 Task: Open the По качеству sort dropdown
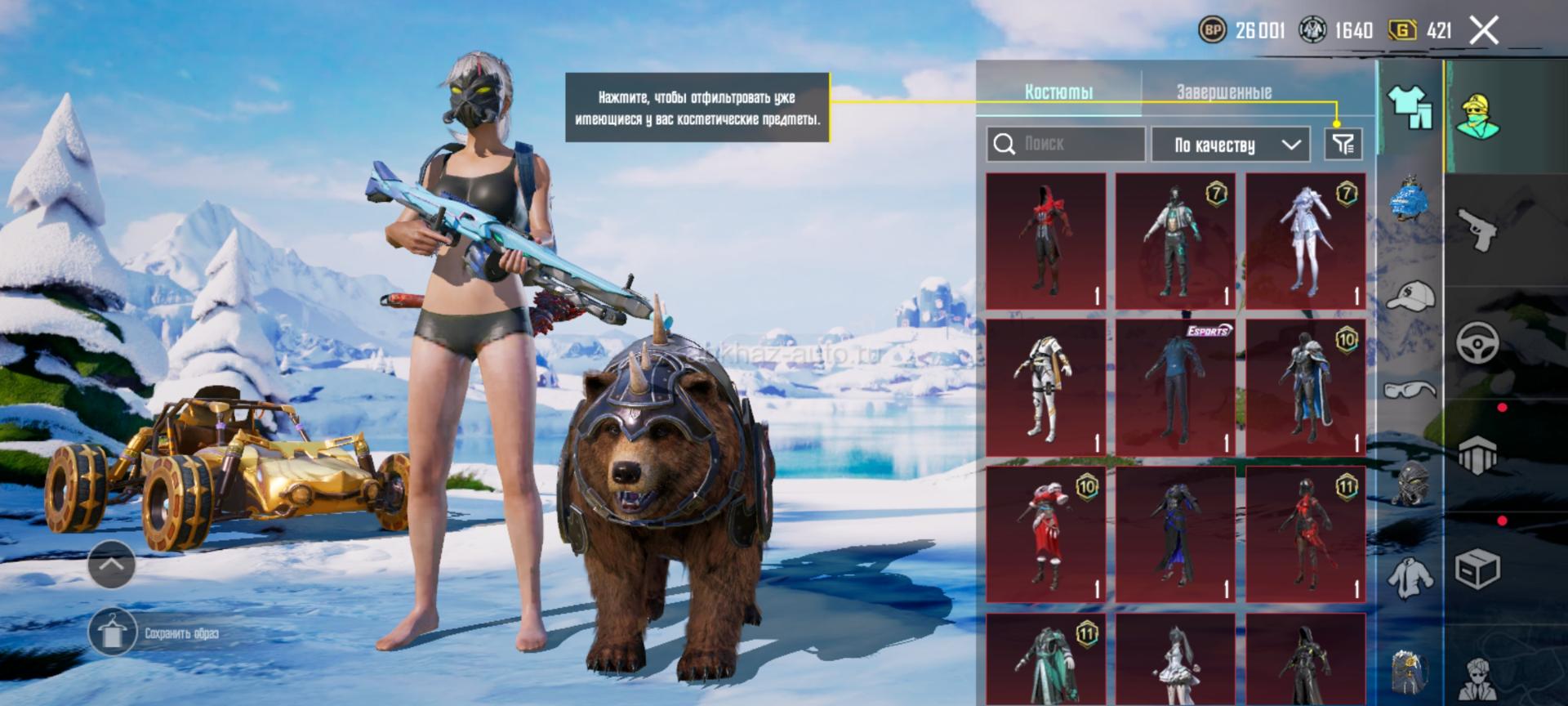1231,145
